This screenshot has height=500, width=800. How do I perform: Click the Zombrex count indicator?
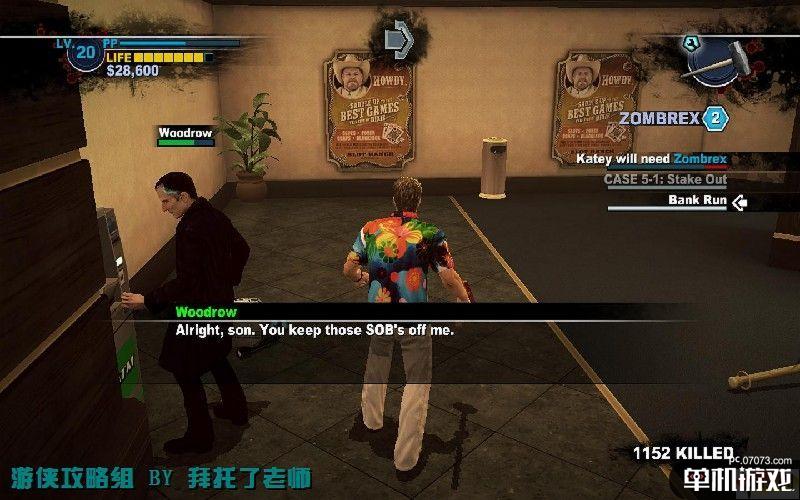click(x=715, y=119)
